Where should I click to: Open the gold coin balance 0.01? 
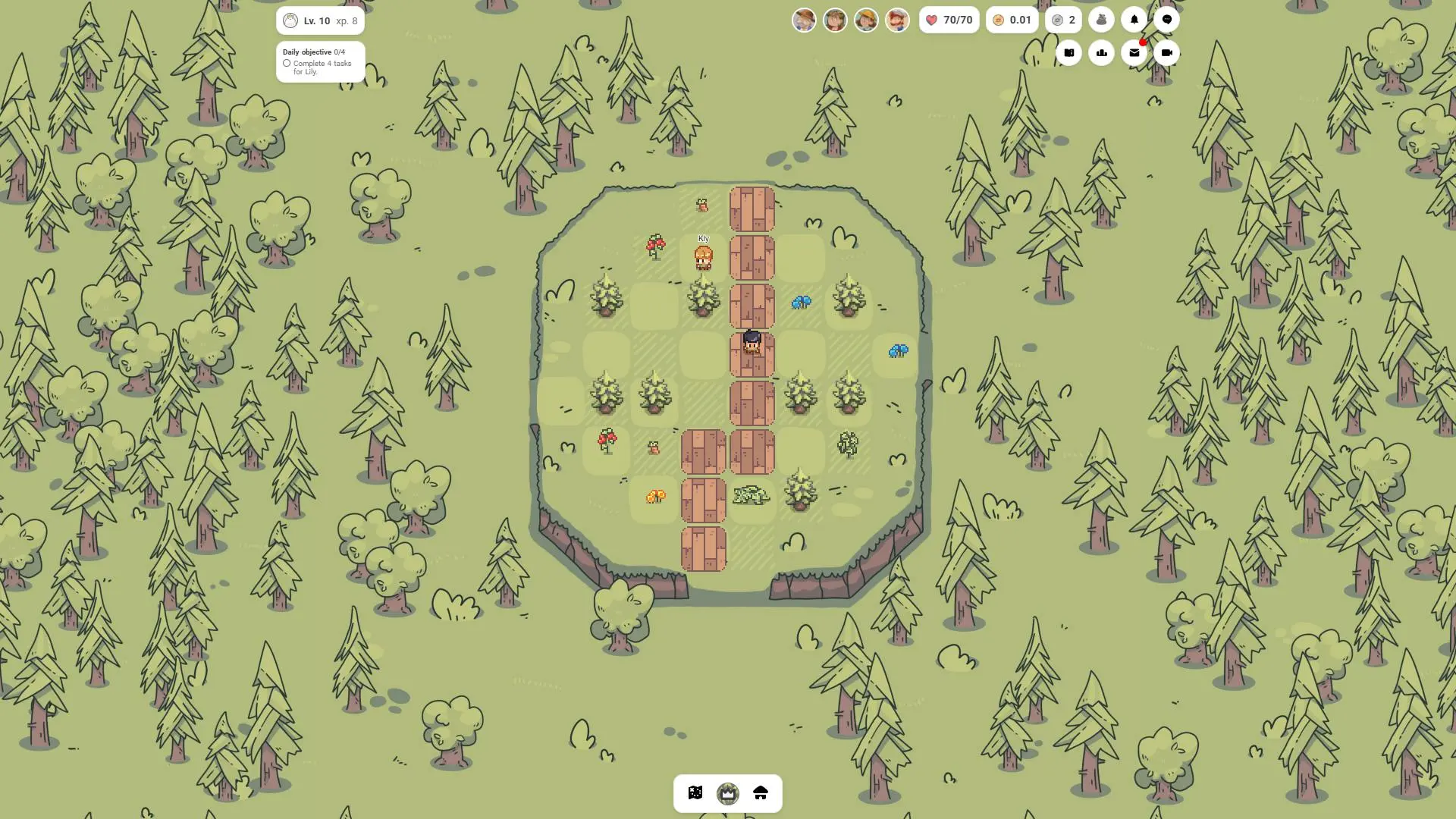click(1012, 19)
